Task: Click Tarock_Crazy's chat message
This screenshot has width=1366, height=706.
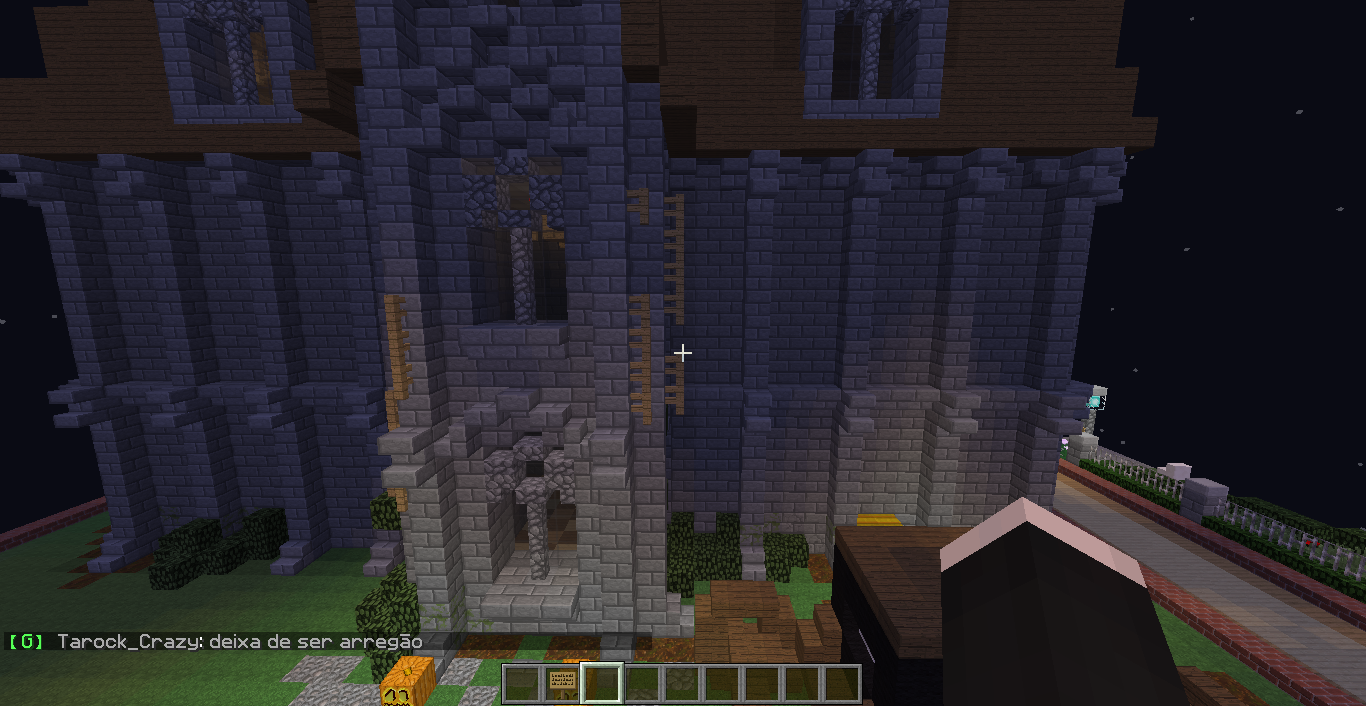Action: [x=240, y=642]
